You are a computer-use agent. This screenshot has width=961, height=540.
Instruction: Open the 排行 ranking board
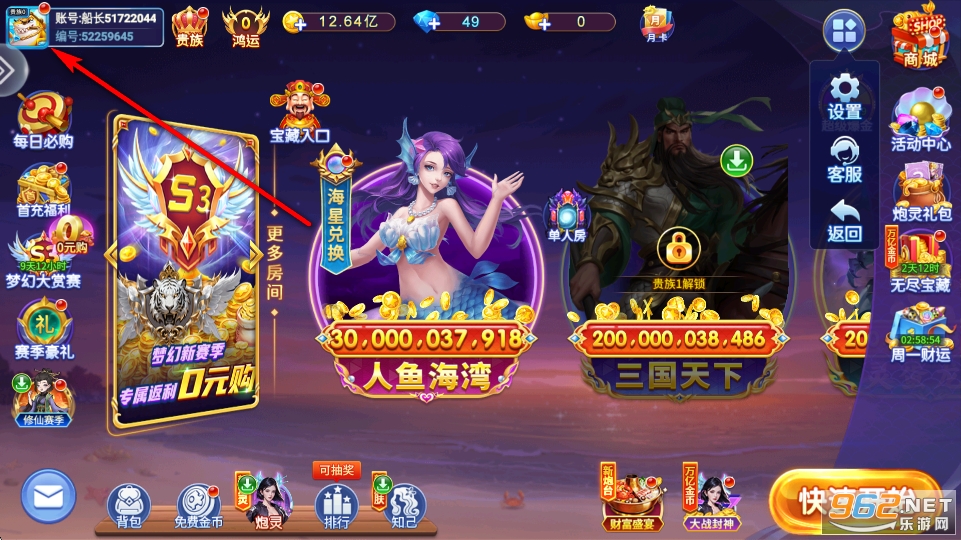tap(336, 507)
